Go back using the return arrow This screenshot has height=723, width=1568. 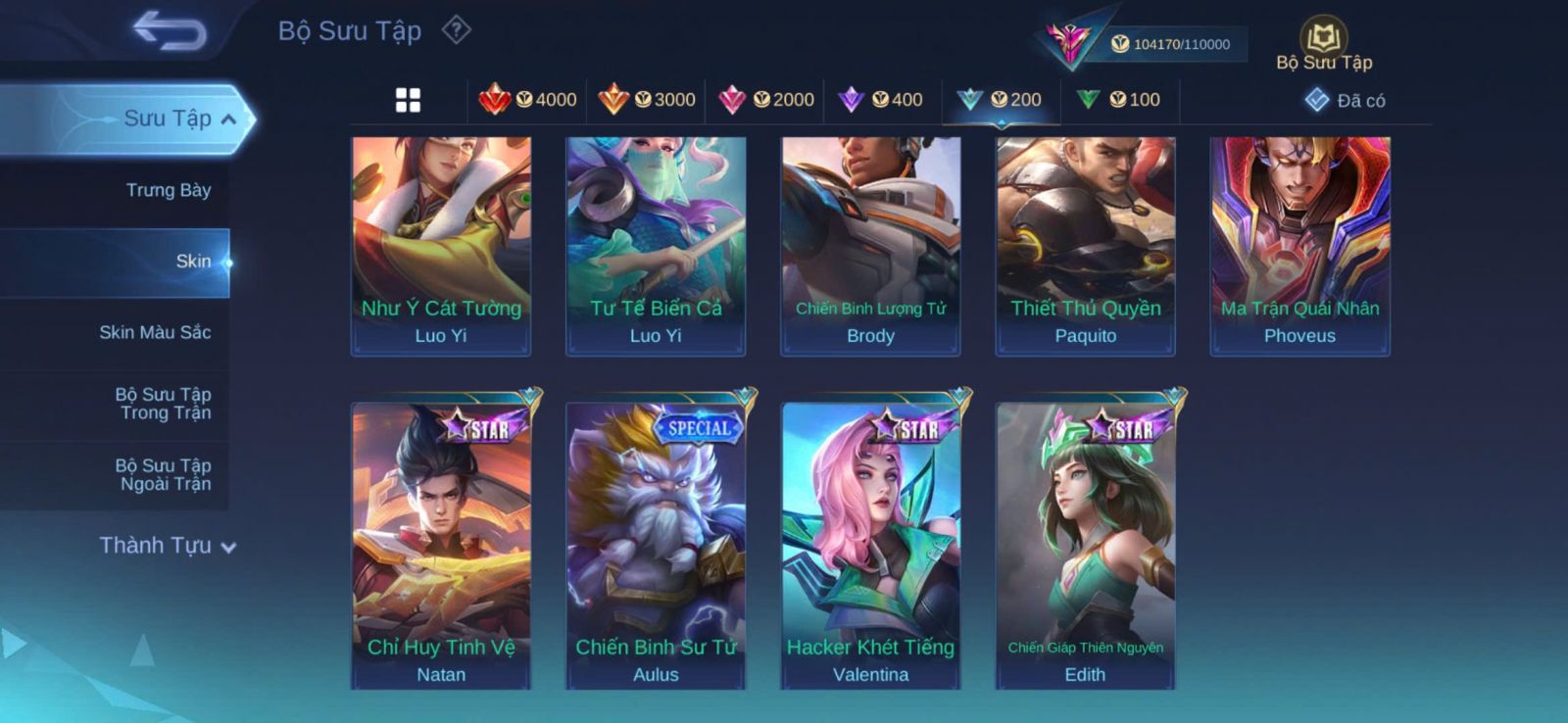pyautogui.click(x=170, y=30)
